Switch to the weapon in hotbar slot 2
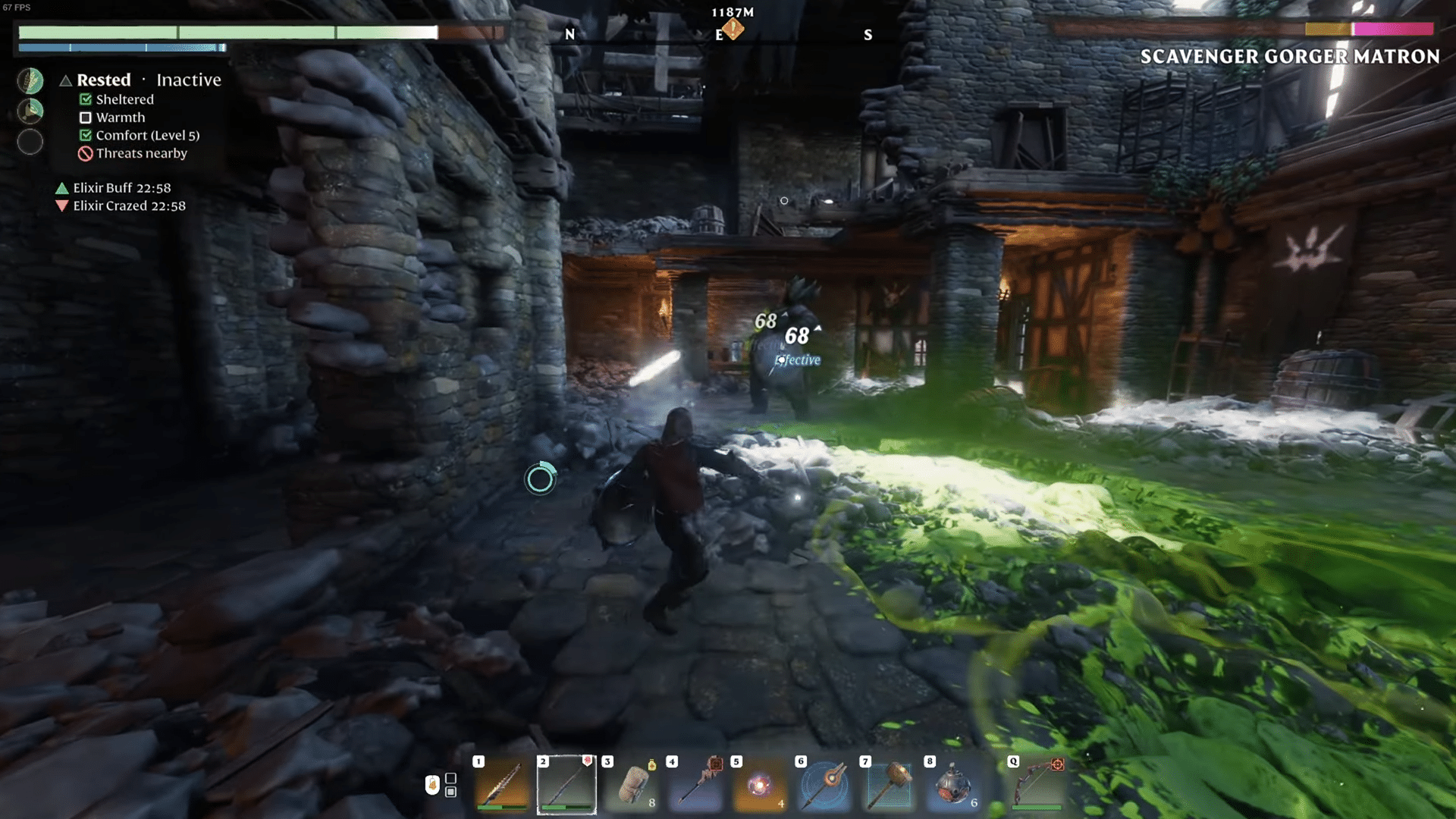The image size is (1456, 819). (x=567, y=785)
